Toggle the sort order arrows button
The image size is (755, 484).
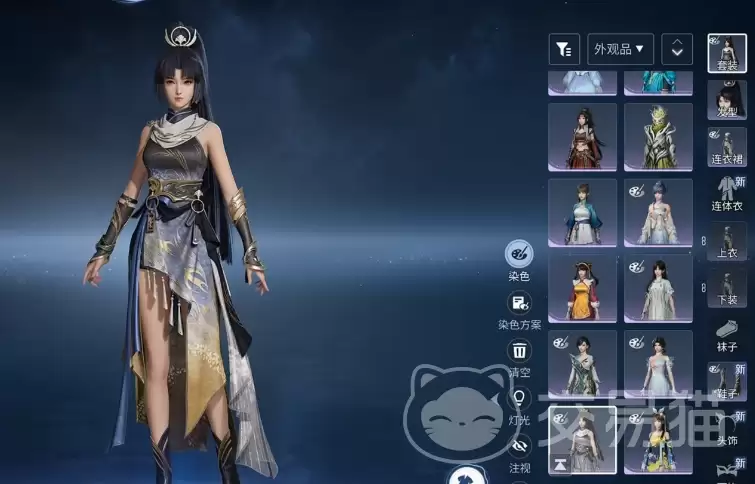click(677, 48)
